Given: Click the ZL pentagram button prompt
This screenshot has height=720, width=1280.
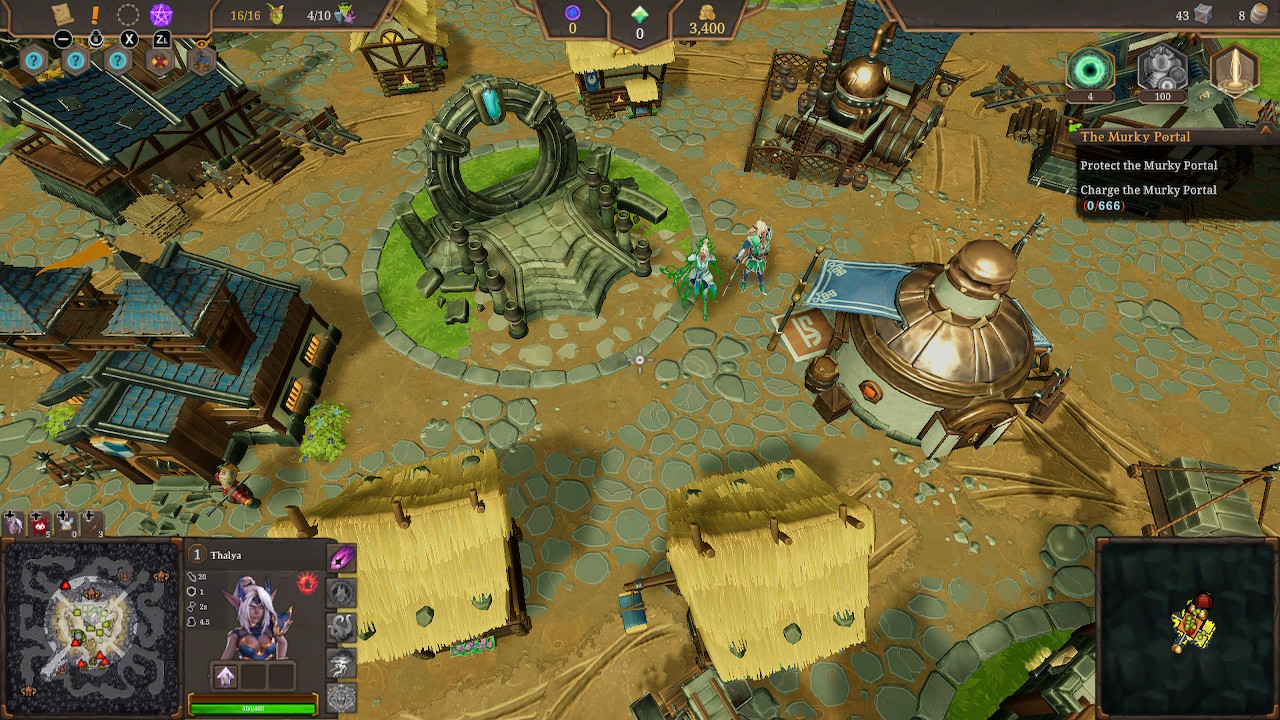Looking at the screenshot, I should 162,38.
